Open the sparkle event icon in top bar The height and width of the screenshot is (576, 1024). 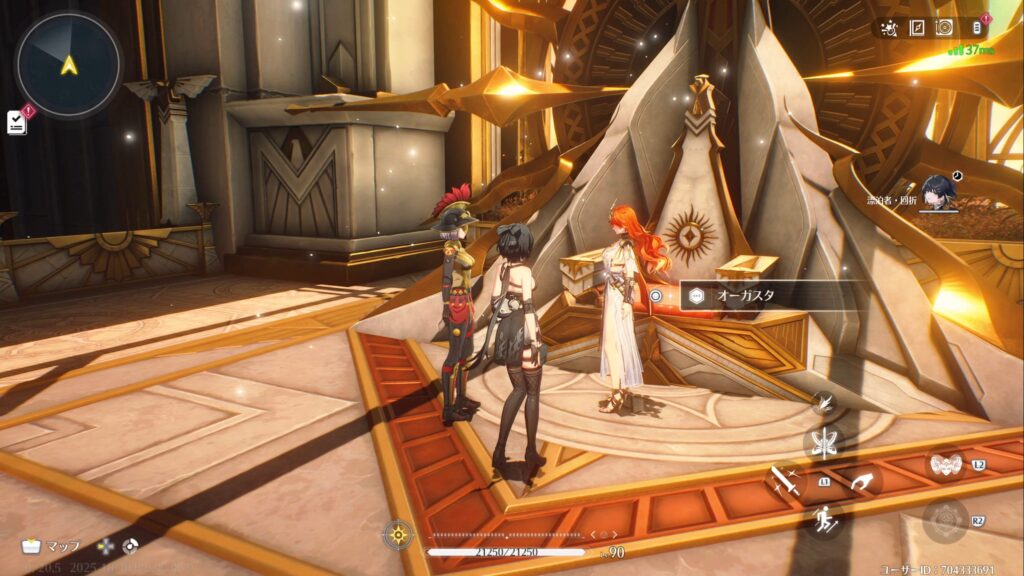coord(890,28)
